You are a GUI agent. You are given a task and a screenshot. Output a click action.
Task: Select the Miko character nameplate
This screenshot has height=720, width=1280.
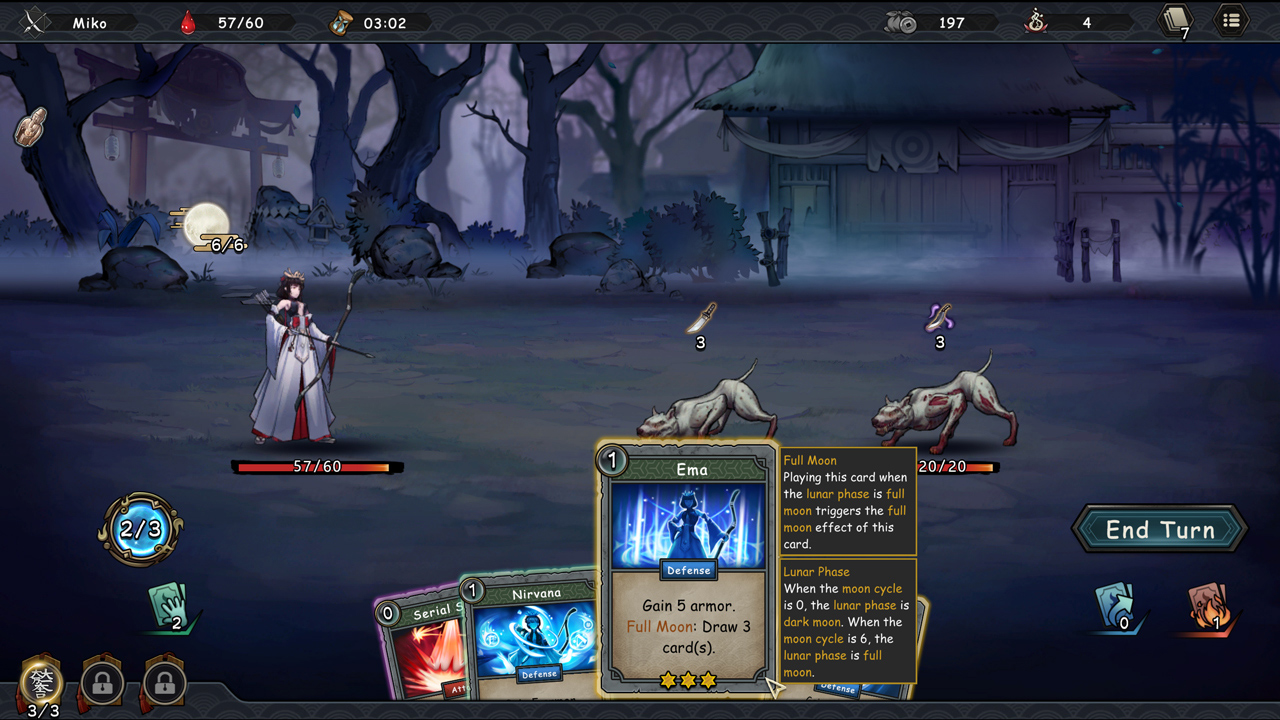click(90, 20)
